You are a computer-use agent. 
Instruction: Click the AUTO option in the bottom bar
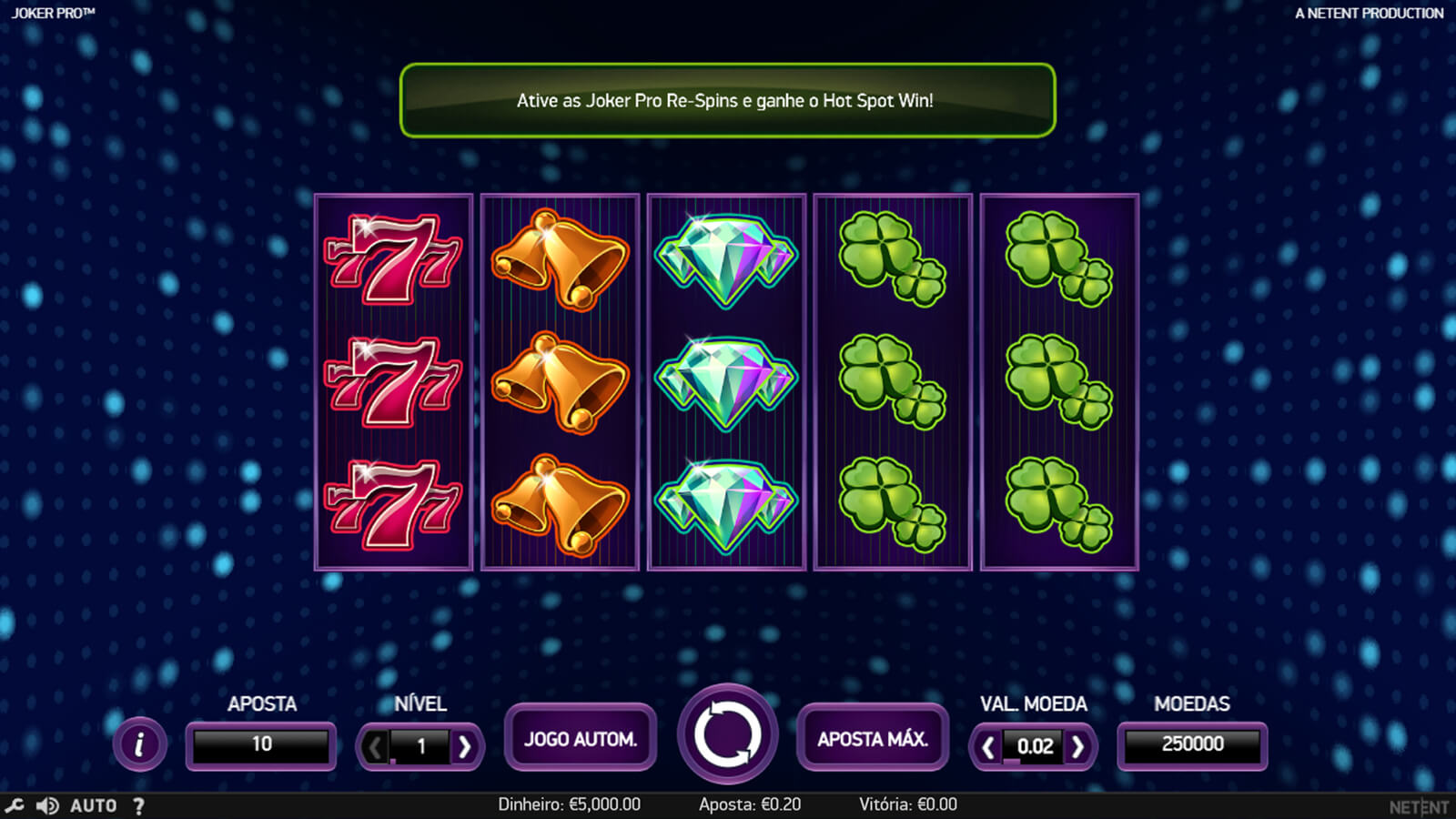pyautogui.click(x=94, y=805)
